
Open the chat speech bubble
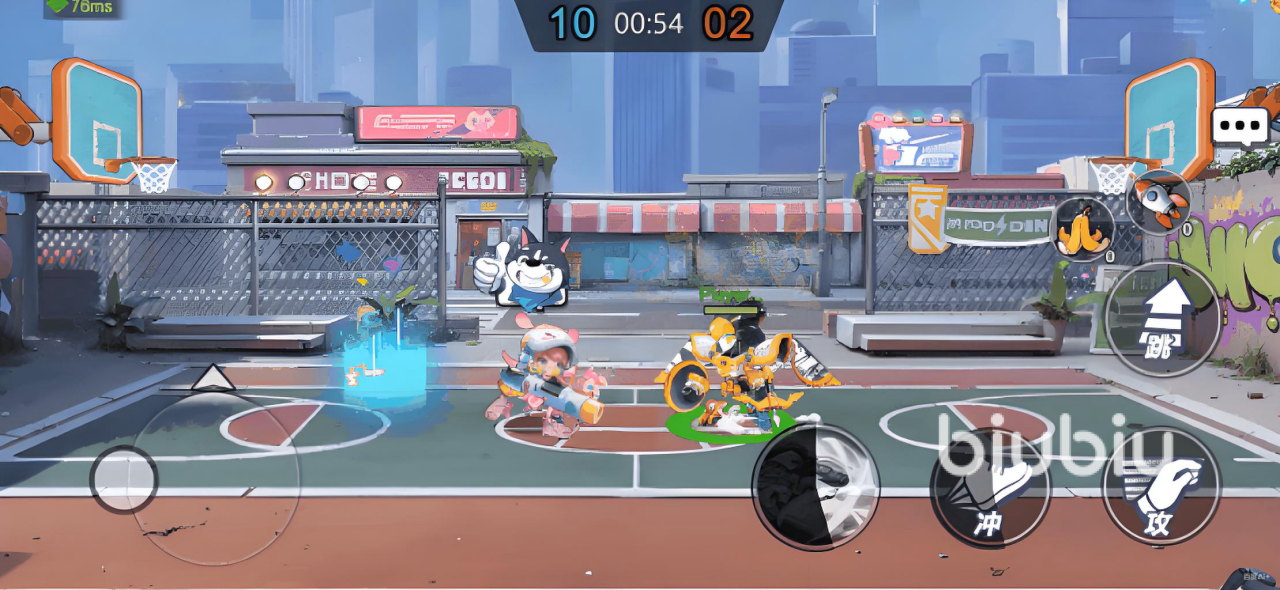(1240, 127)
